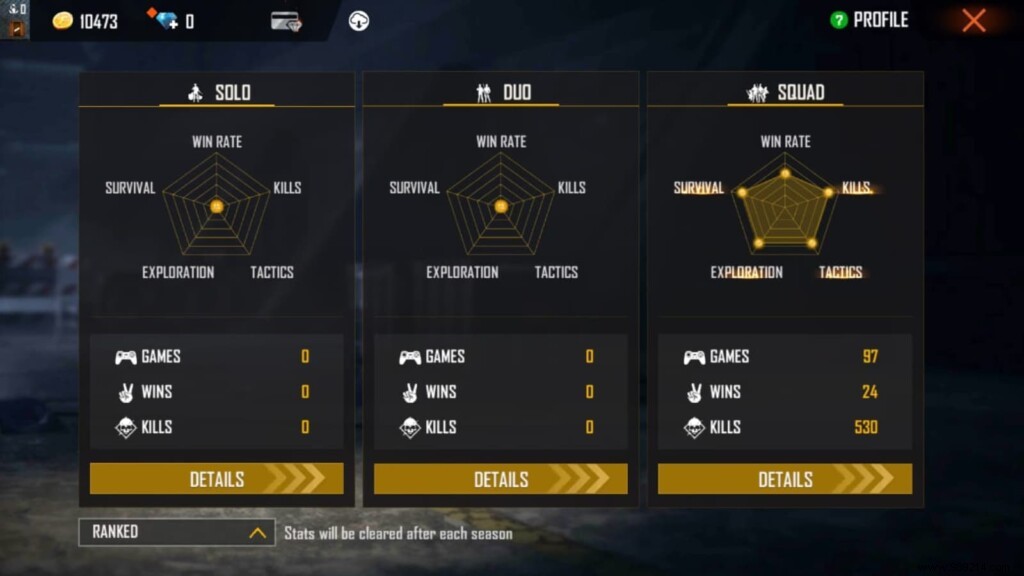Close the profile stats screen
The height and width of the screenshot is (576, 1024).
point(973,20)
